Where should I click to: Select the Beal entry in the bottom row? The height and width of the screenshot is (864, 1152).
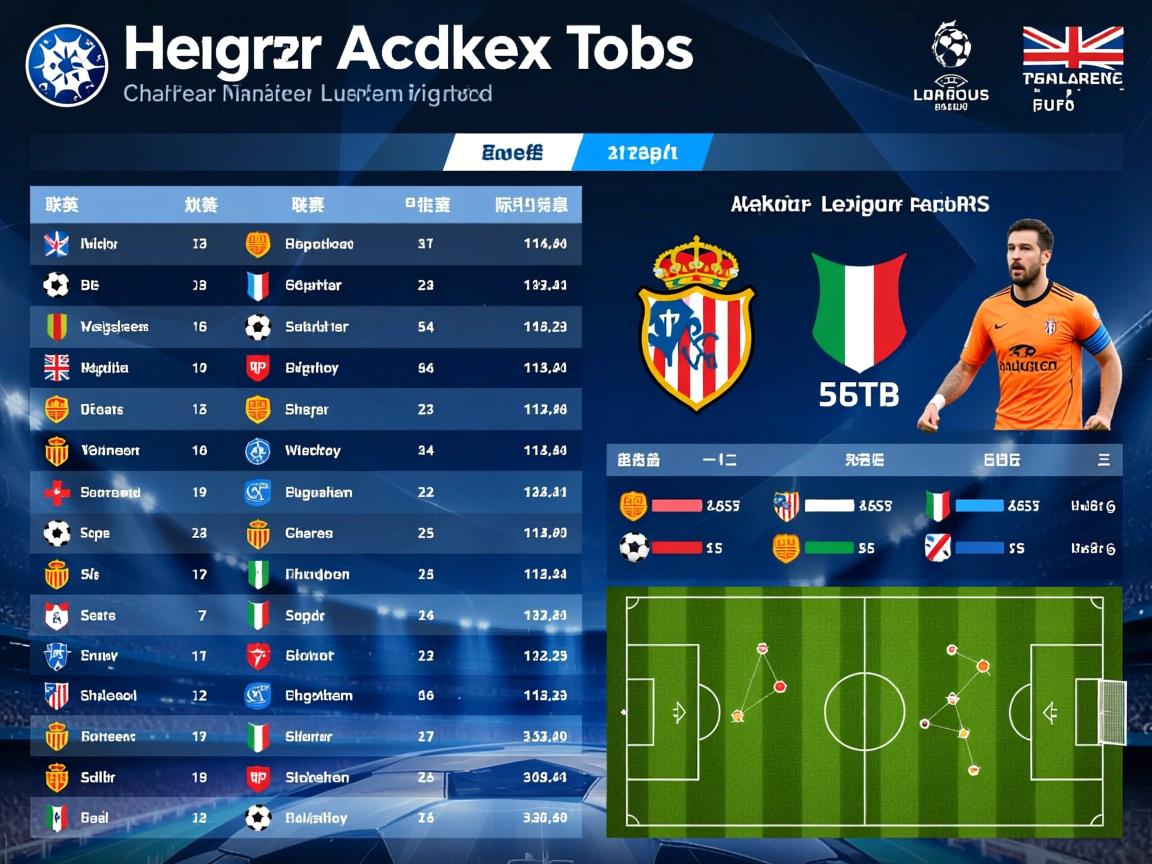[x=94, y=818]
